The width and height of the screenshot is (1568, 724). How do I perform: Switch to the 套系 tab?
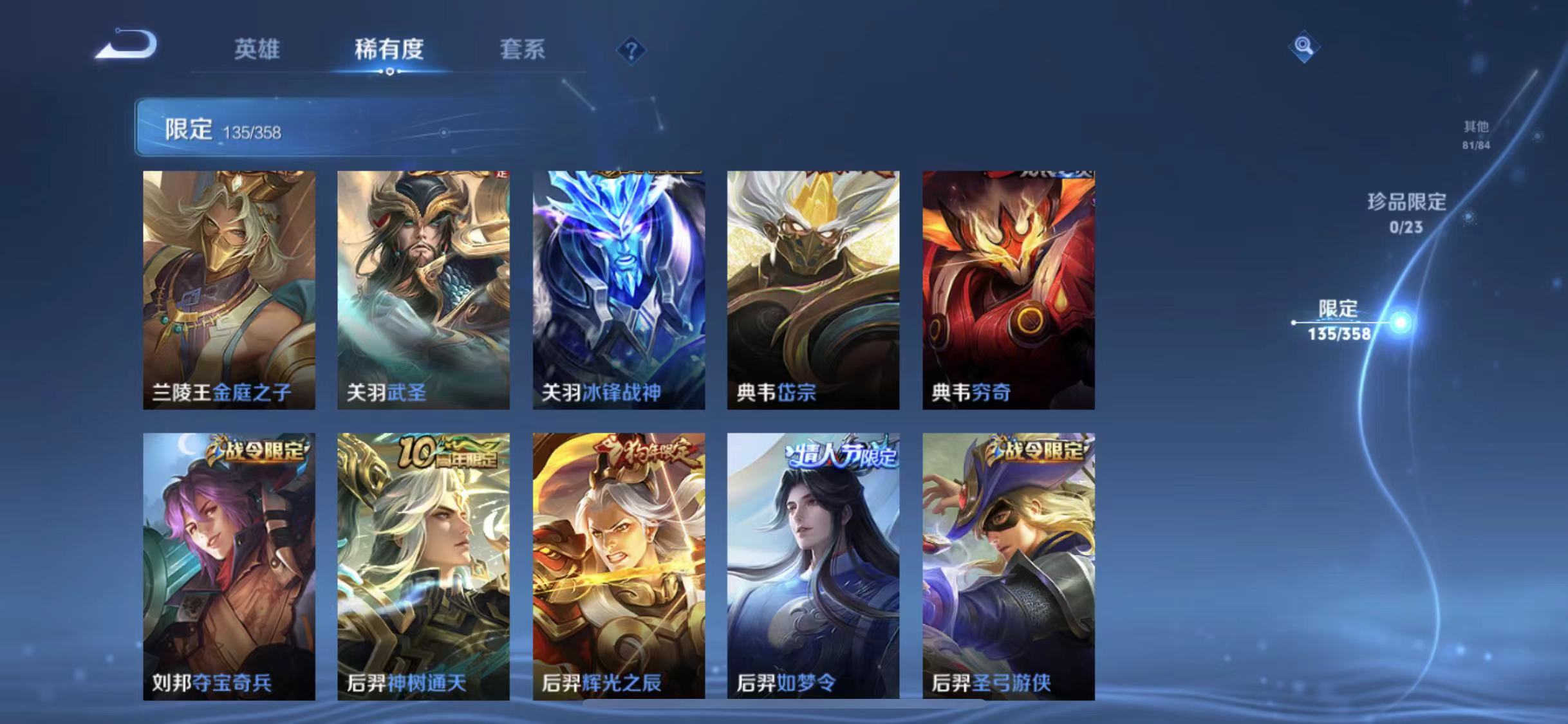click(x=523, y=50)
